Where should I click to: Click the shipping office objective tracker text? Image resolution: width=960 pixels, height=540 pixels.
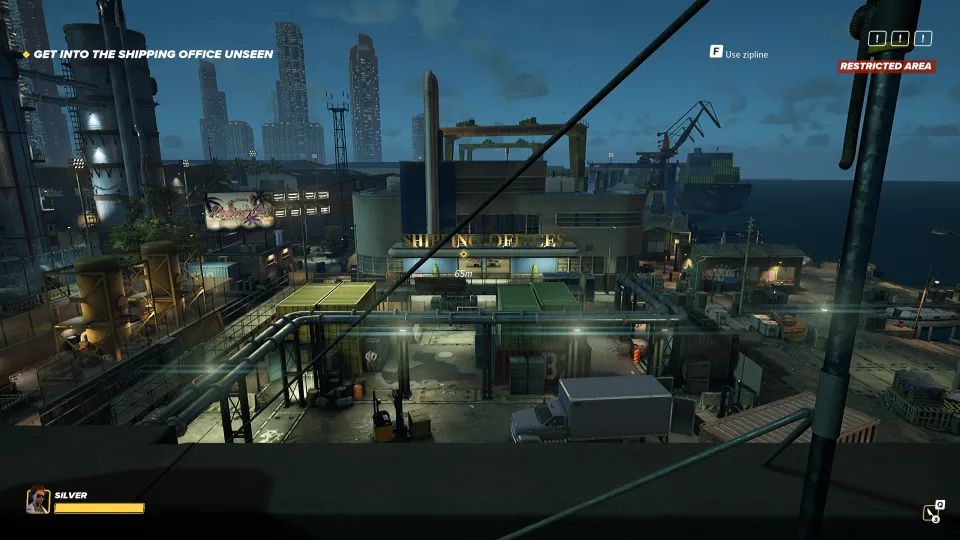(x=153, y=54)
